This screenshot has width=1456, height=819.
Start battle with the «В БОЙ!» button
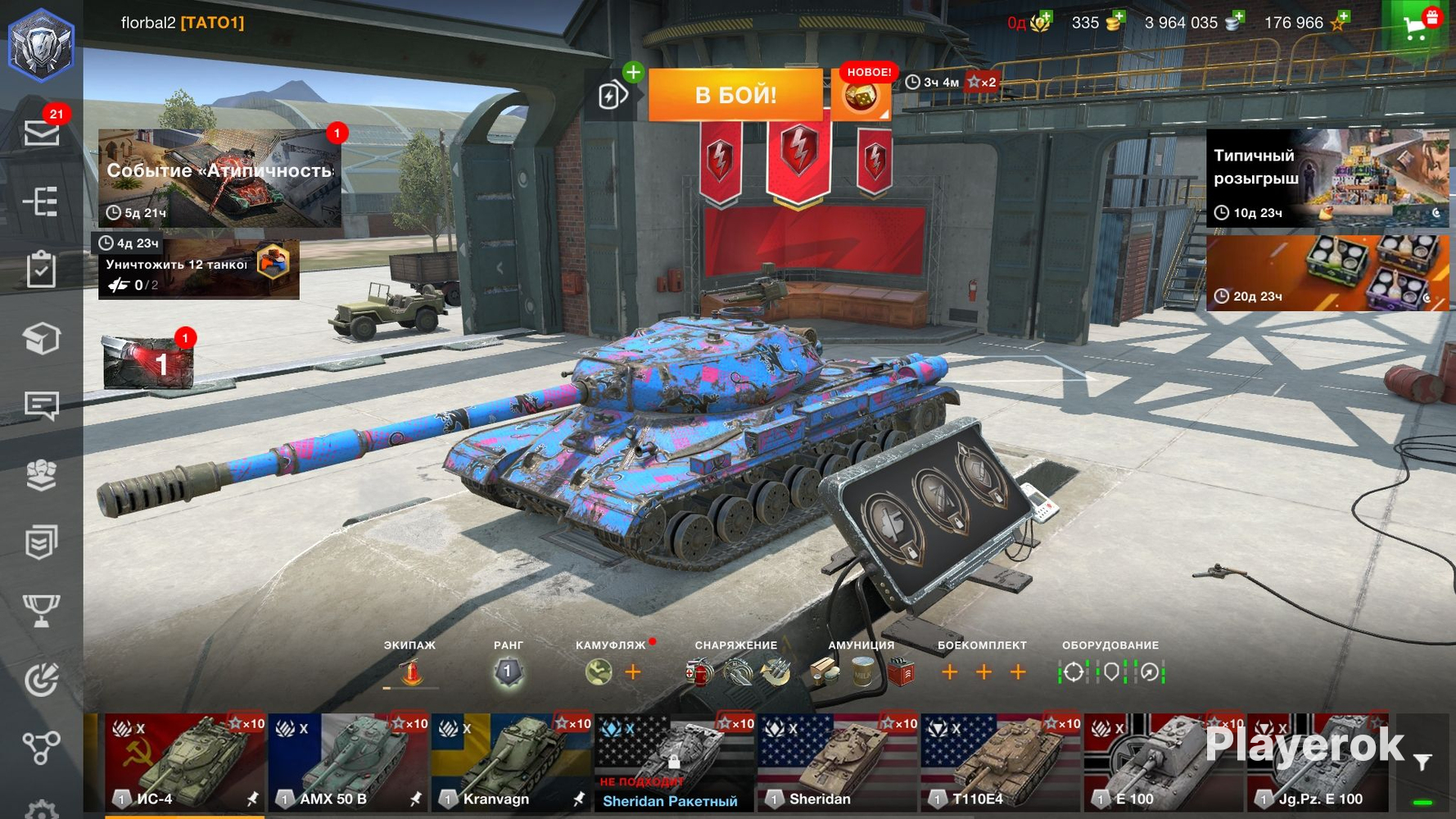735,95
